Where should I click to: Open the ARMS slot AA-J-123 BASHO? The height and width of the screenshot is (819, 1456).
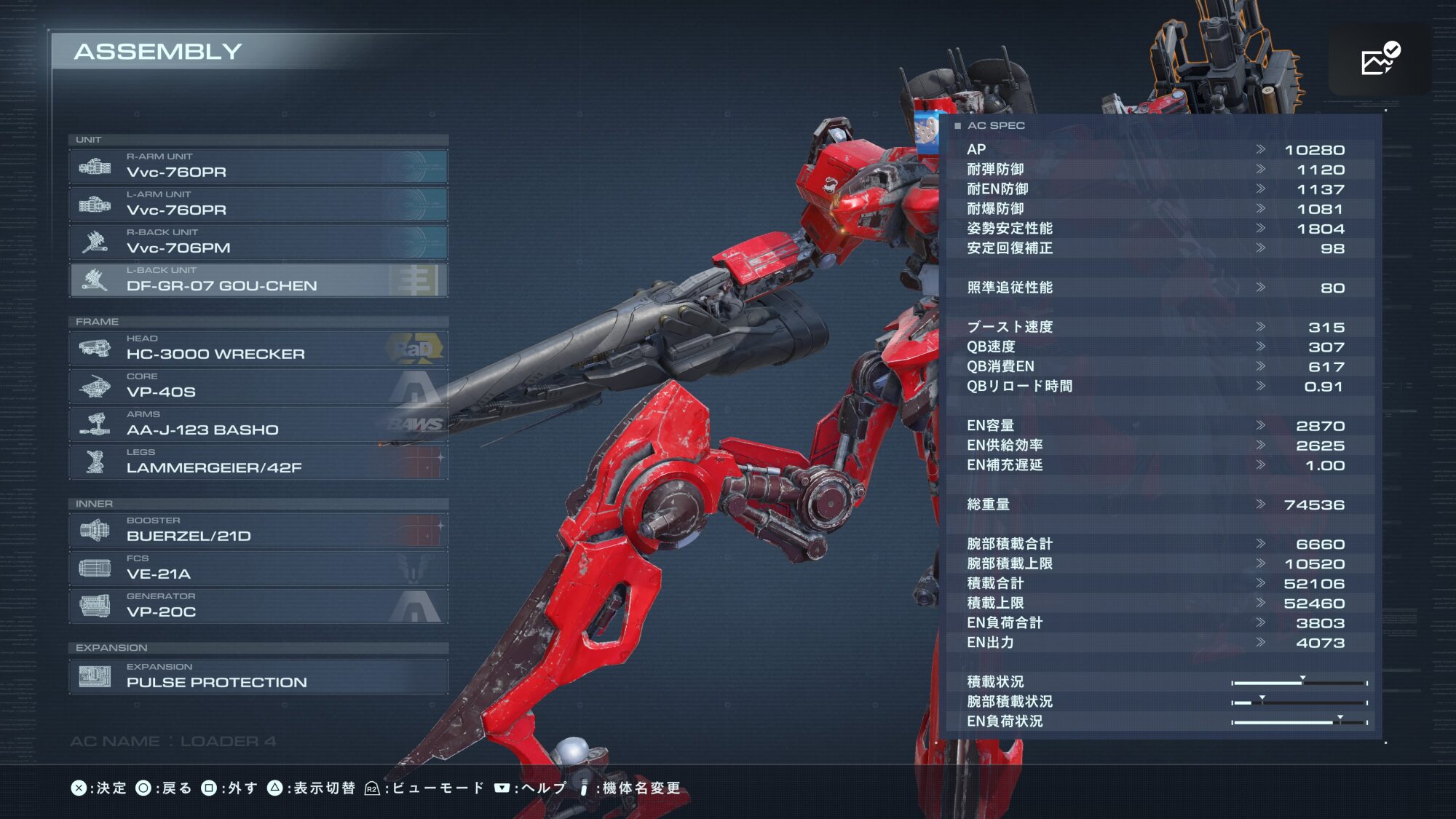pyautogui.click(x=258, y=424)
